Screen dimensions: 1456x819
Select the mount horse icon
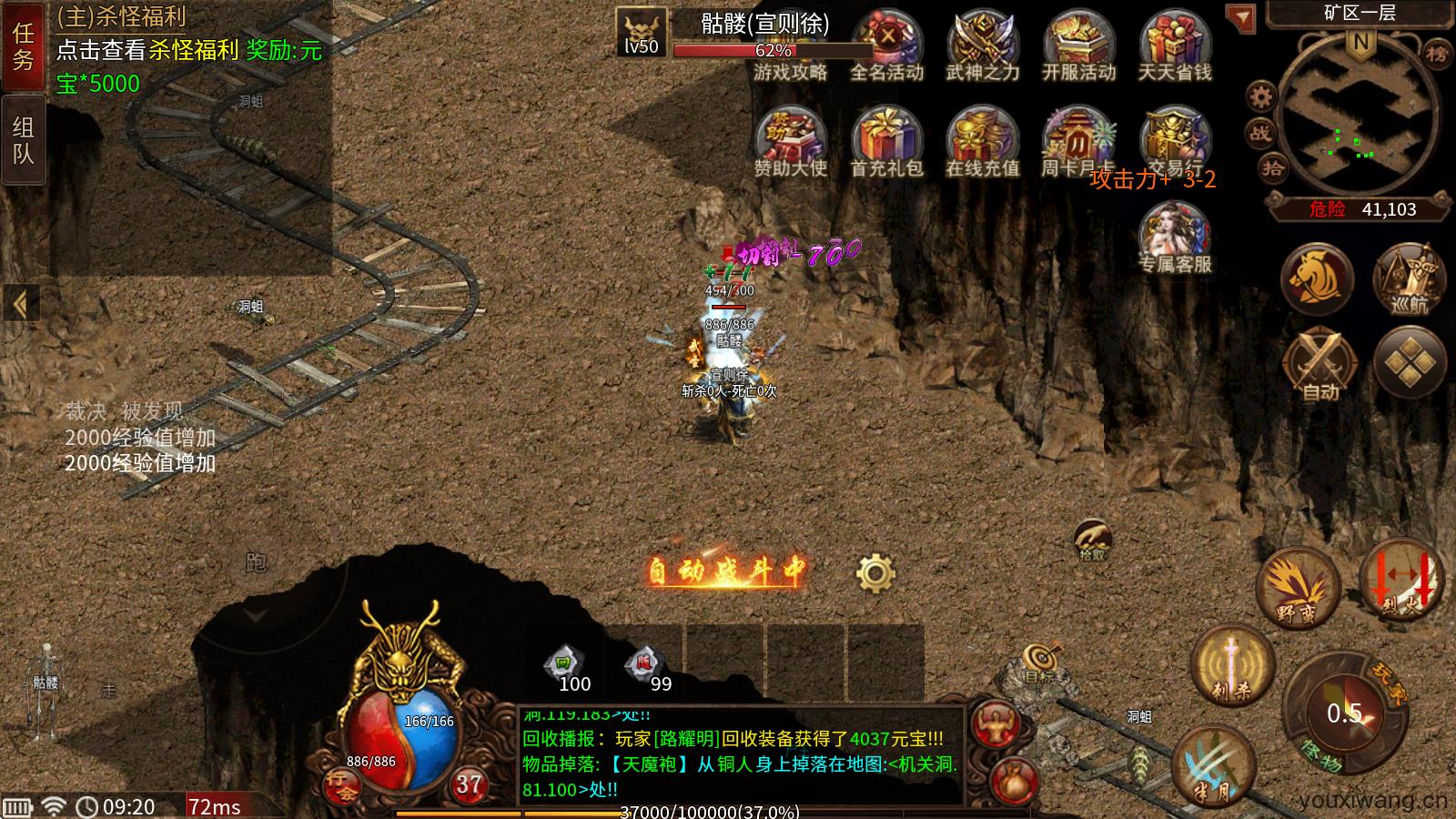[x=1319, y=279]
